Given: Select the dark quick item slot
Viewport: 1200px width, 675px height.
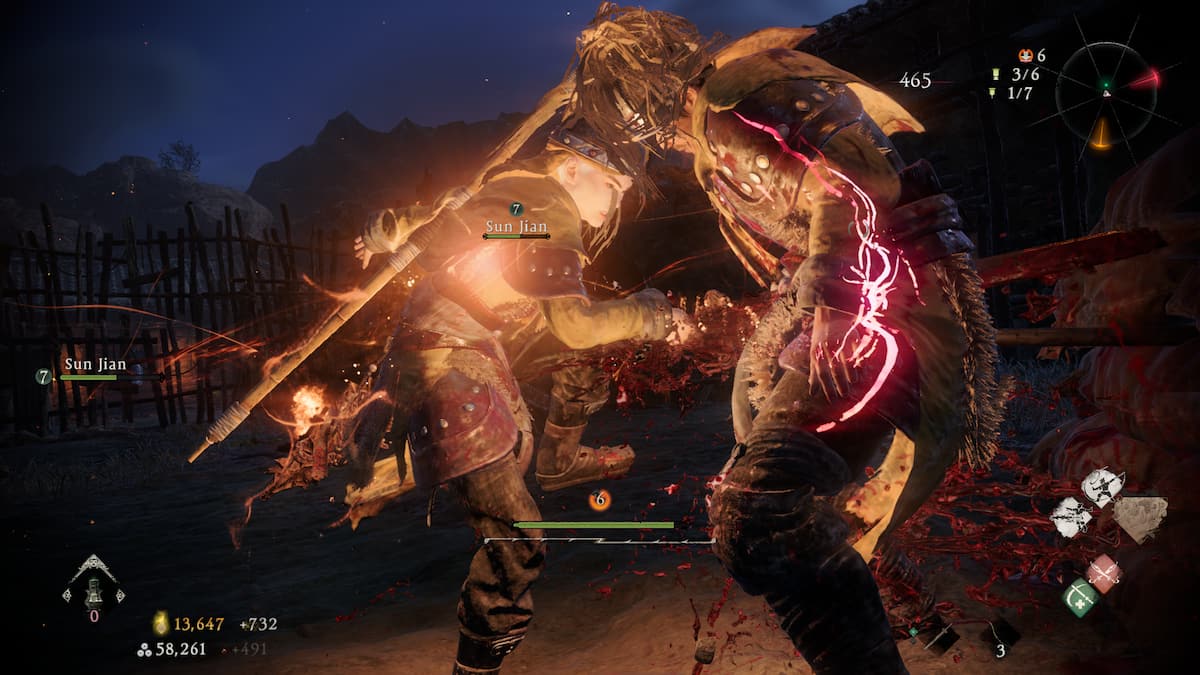Looking at the screenshot, I should pos(998,632).
